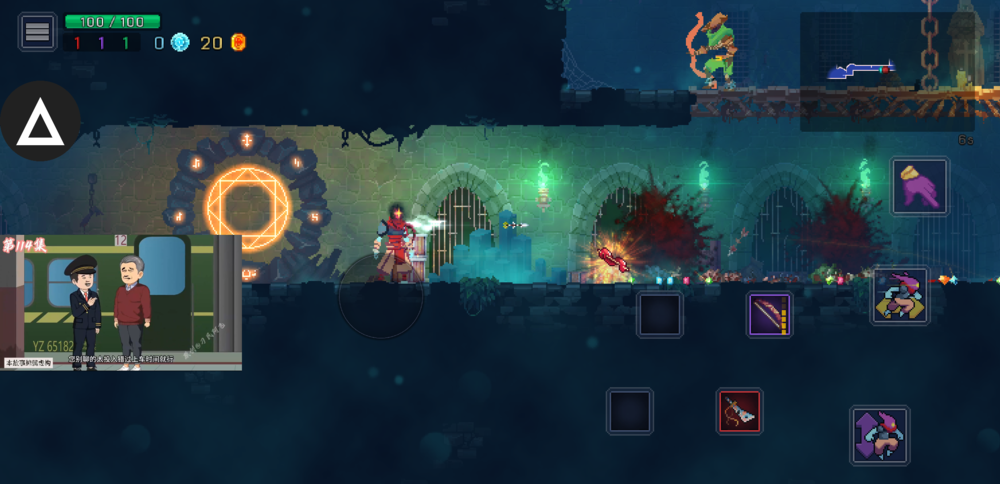Image resolution: width=1000 pixels, height=484 pixels.
Task: Tap the jump button with vertical arrows
Action: coord(879,435)
